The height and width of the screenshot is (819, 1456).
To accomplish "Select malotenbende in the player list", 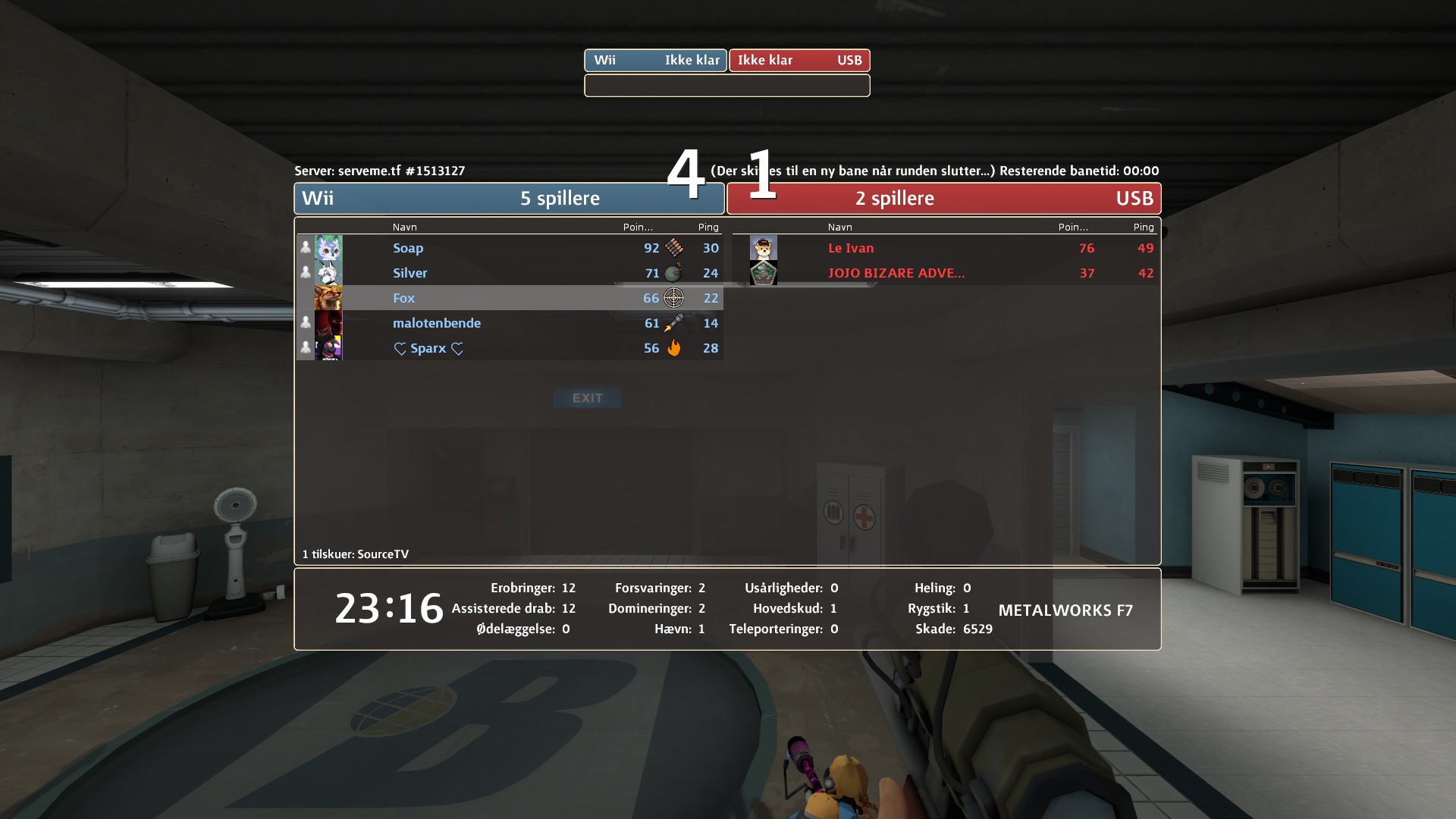I will click(x=436, y=323).
